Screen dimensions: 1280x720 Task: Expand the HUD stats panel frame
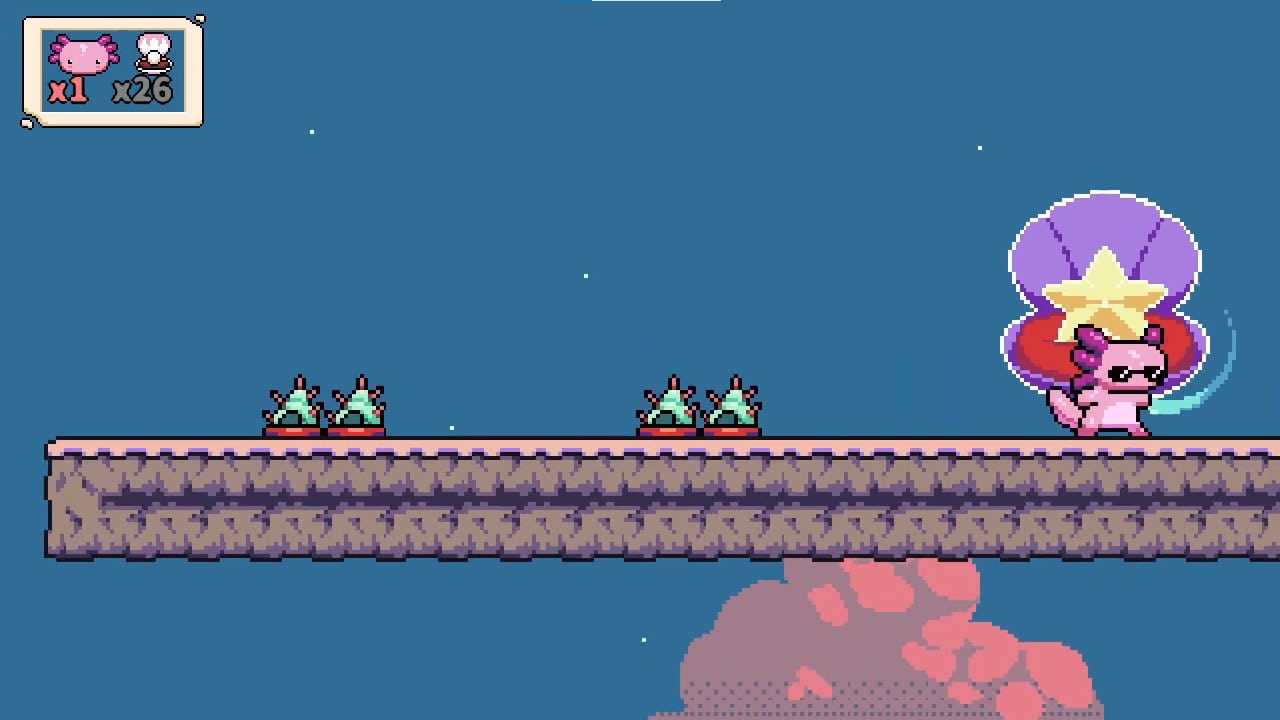pos(113,70)
